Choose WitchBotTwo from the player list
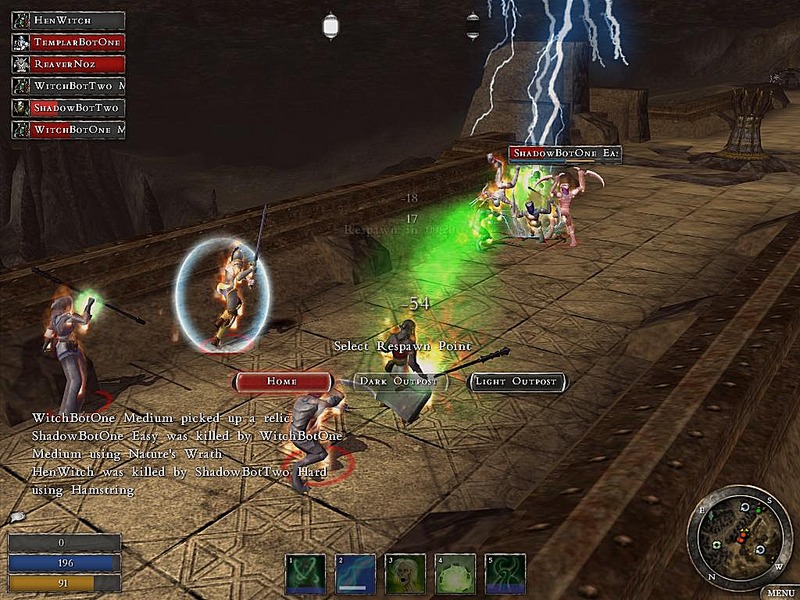 [x=68, y=86]
